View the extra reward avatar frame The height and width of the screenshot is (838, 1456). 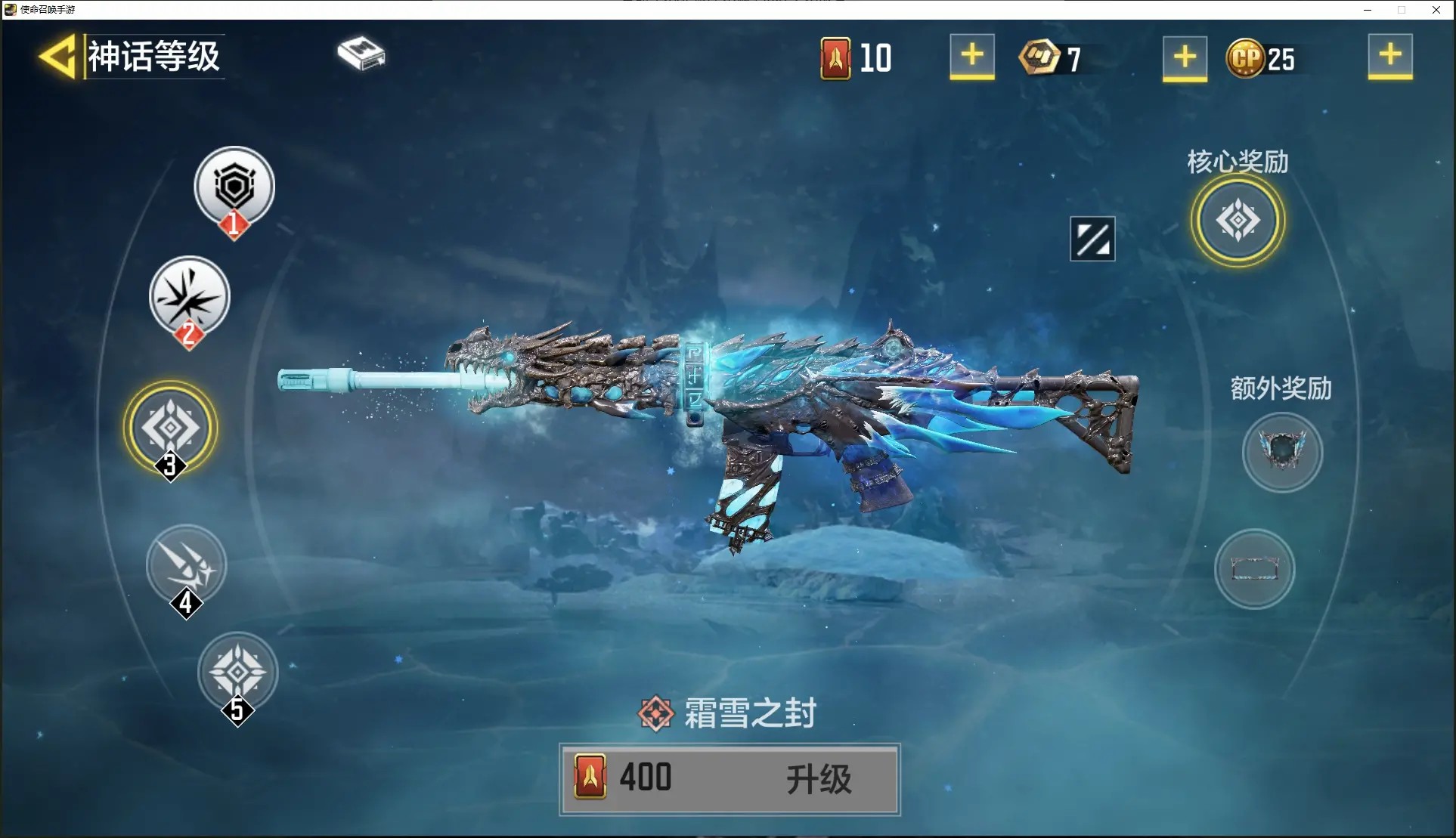(x=1282, y=452)
